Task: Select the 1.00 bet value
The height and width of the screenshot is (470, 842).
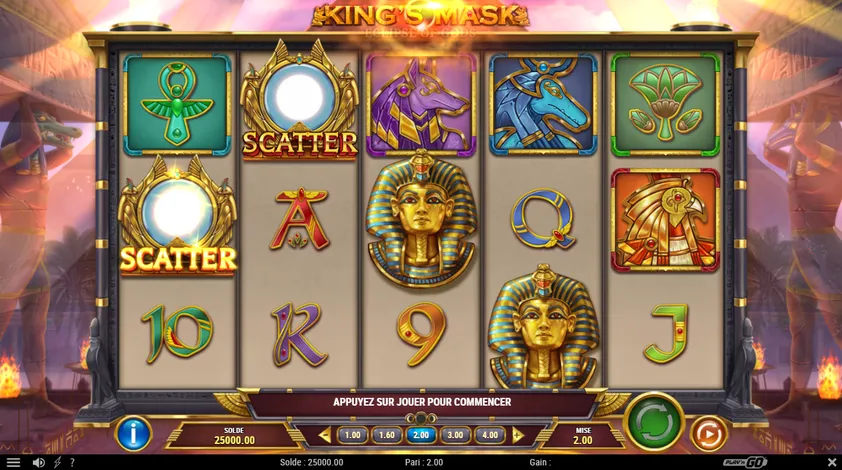Action: click(353, 435)
